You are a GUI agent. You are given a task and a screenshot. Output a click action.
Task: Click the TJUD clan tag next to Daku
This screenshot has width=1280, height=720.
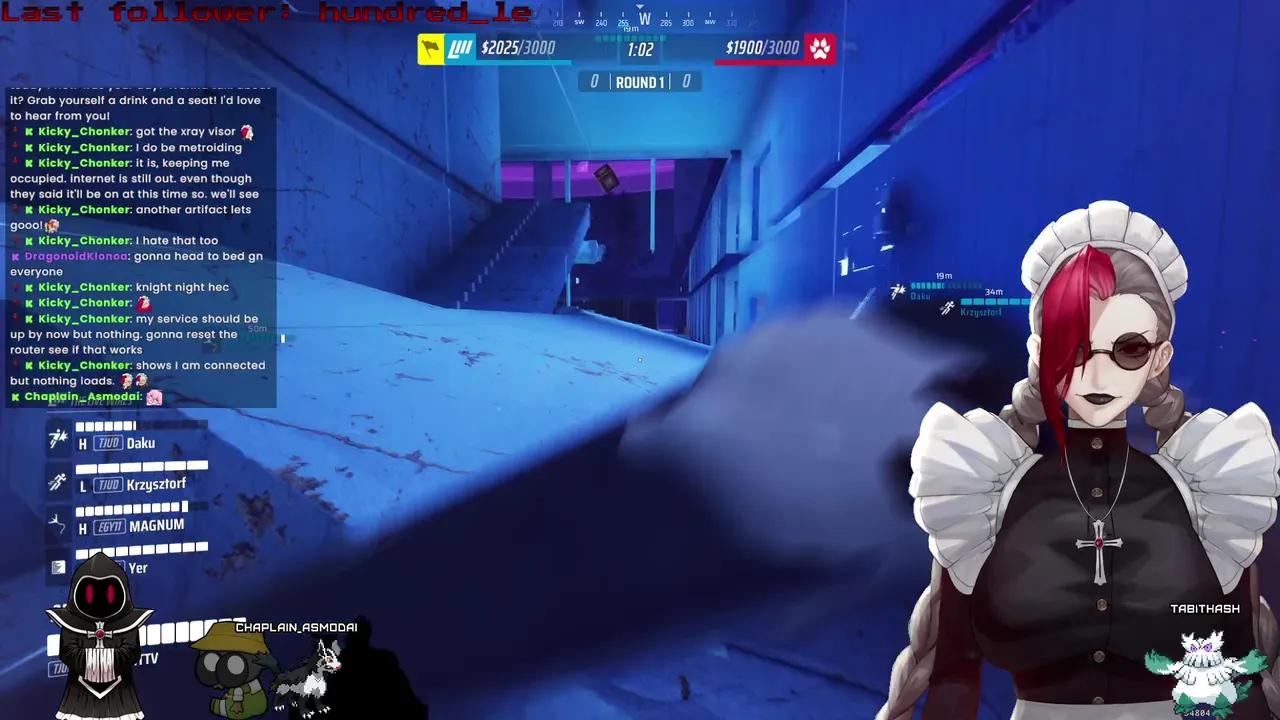107,443
